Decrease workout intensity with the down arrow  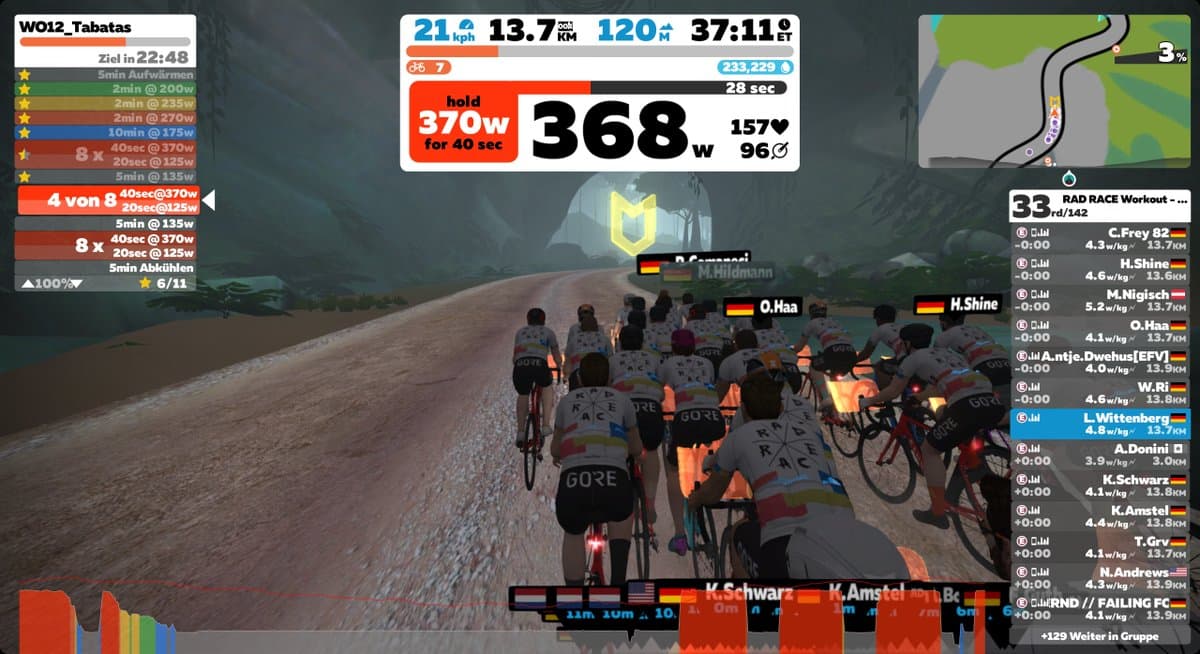[77, 283]
